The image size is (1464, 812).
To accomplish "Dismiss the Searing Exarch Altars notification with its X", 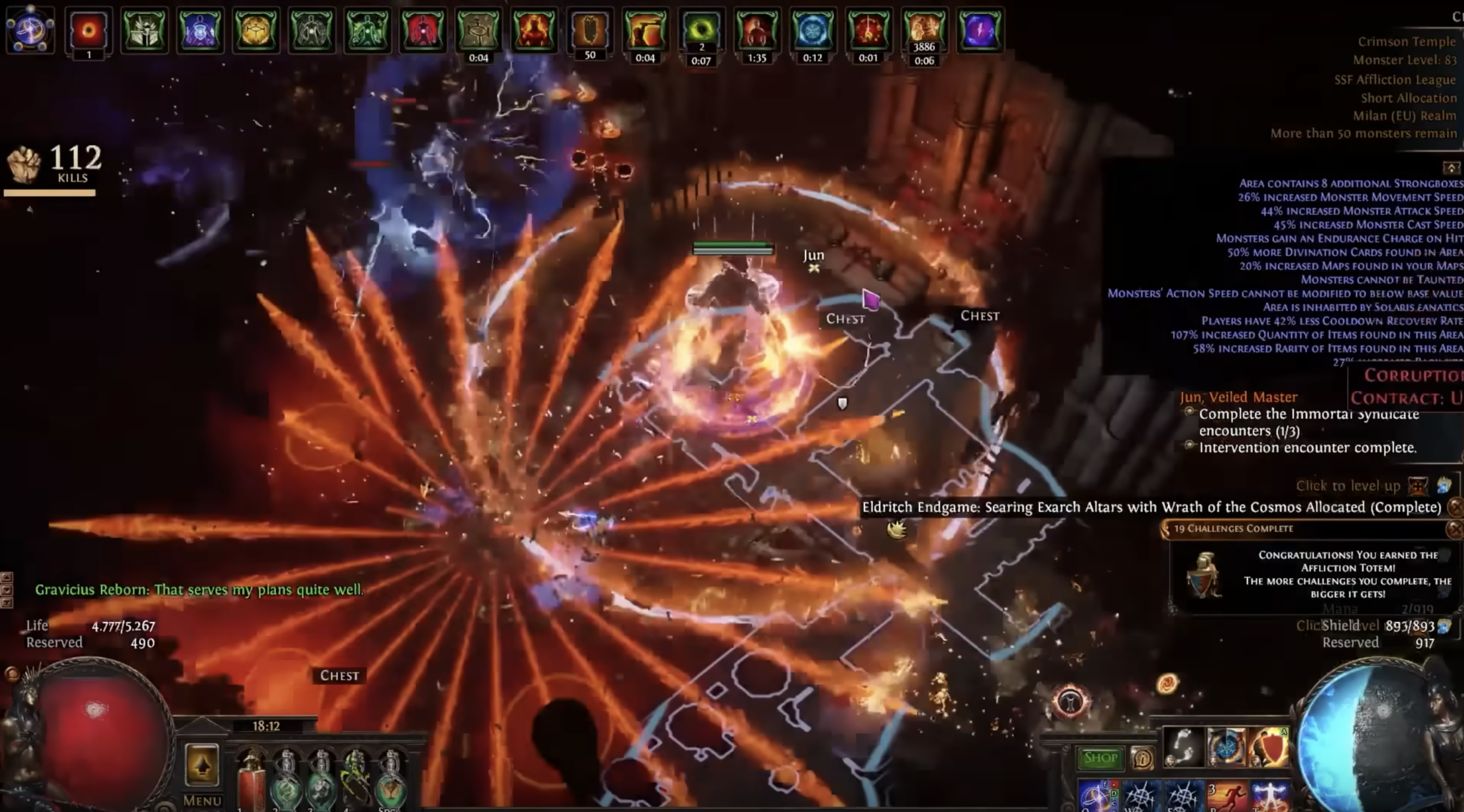I will point(1455,508).
